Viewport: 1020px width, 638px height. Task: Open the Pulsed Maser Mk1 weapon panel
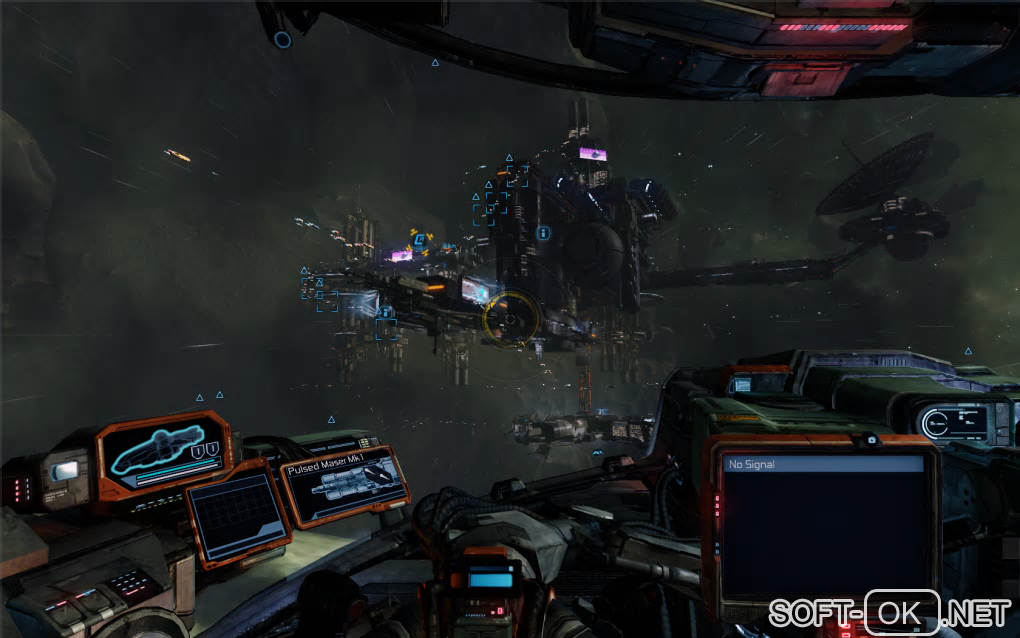tap(346, 485)
